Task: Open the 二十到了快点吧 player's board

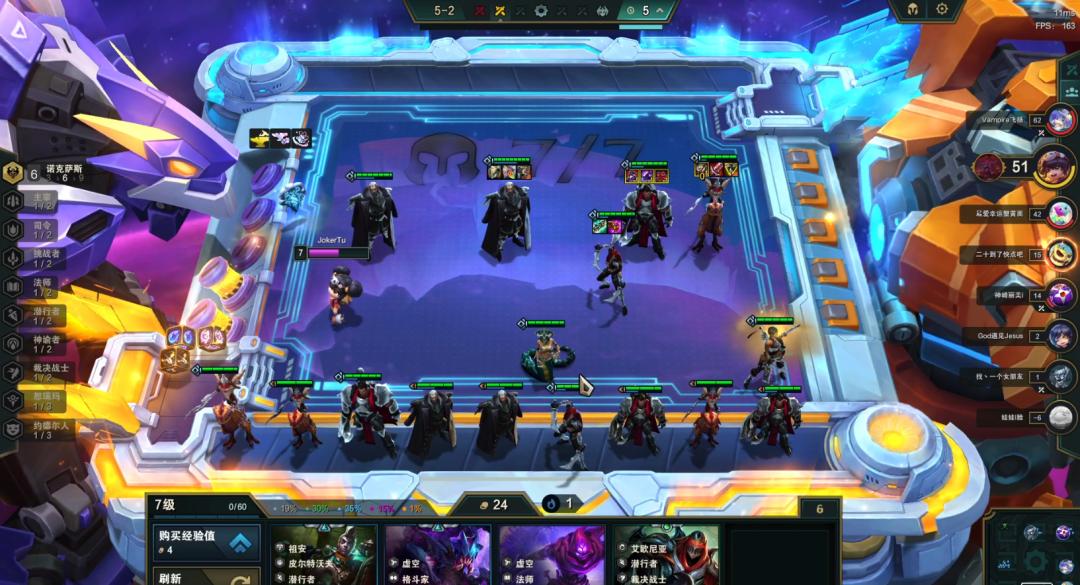Action: point(1061,254)
